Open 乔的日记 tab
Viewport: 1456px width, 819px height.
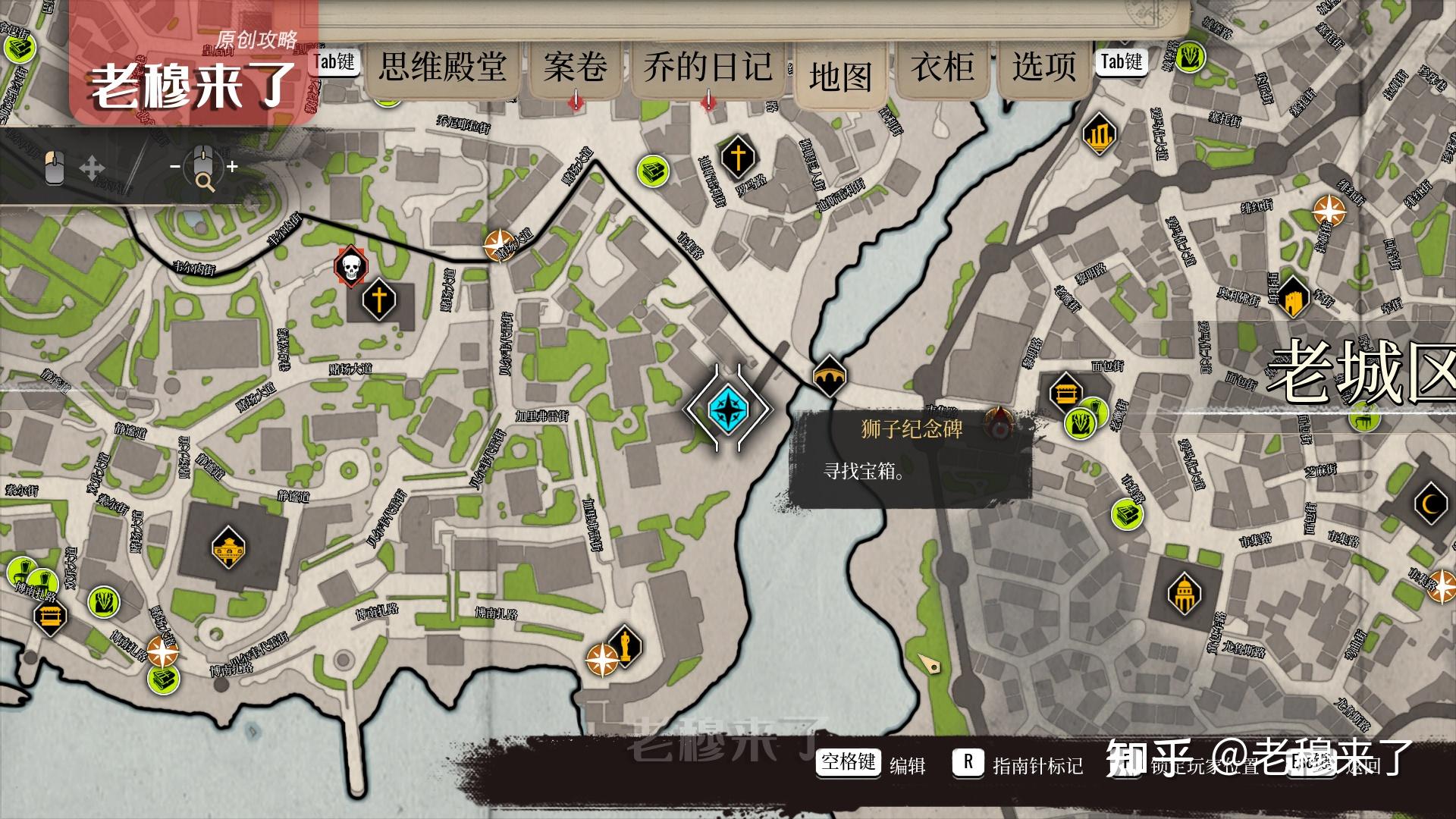708,67
